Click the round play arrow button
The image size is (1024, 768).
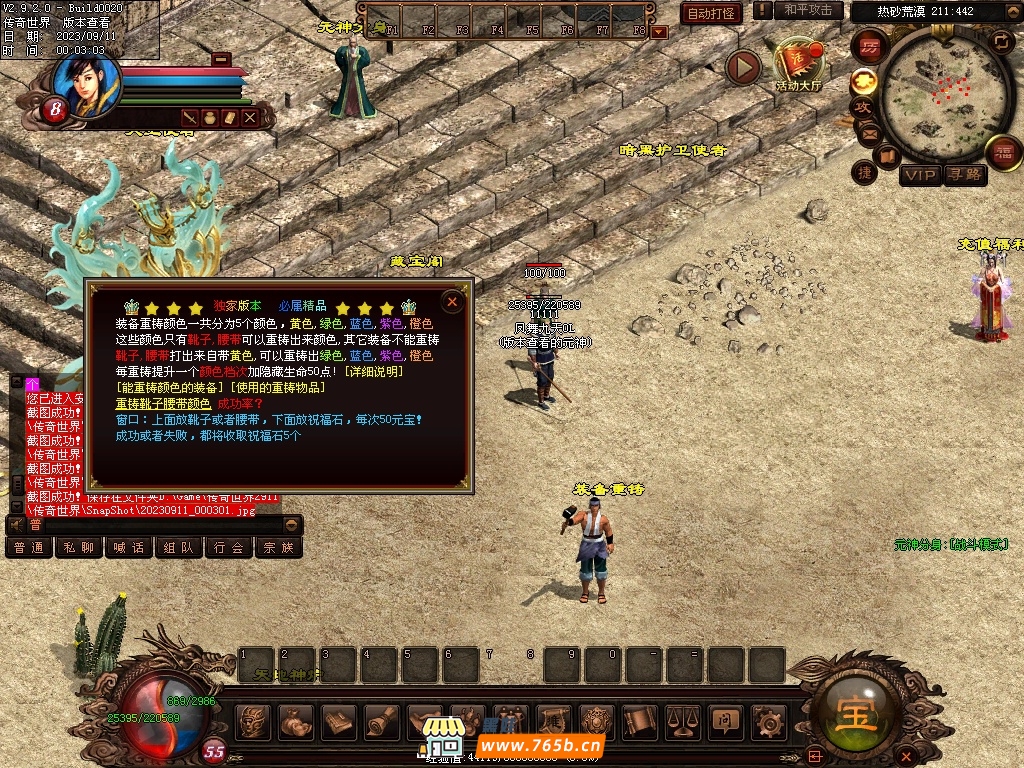(743, 67)
